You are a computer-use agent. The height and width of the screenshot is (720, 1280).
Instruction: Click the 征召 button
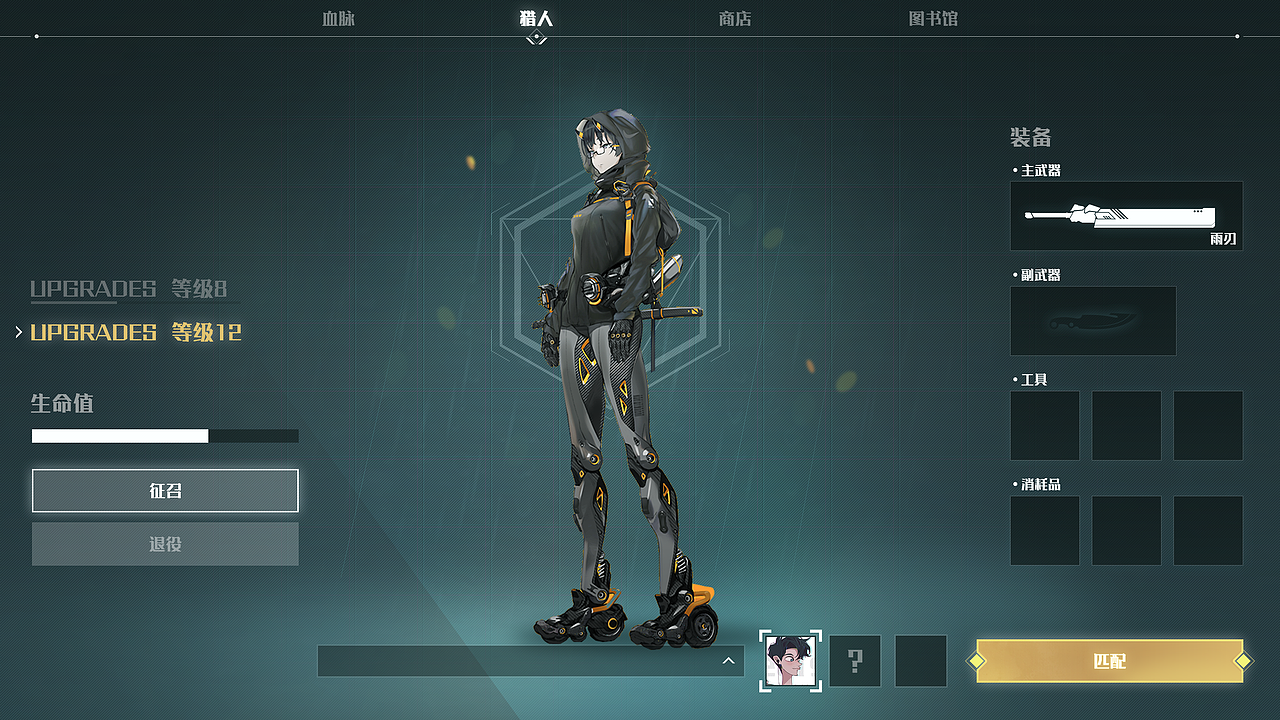coord(165,490)
